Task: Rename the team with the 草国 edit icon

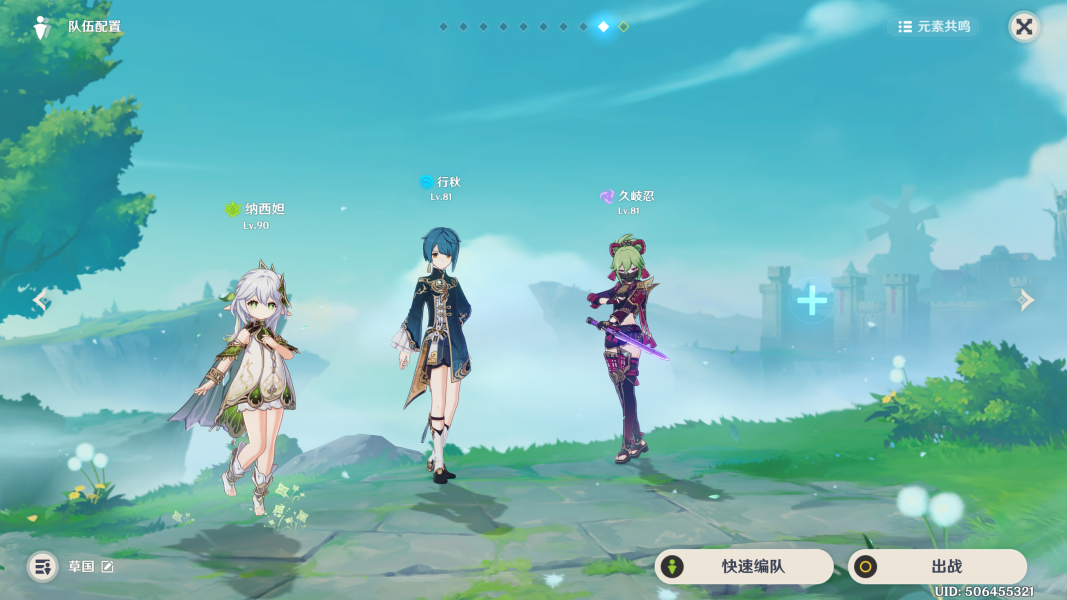Action: click(108, 567)
